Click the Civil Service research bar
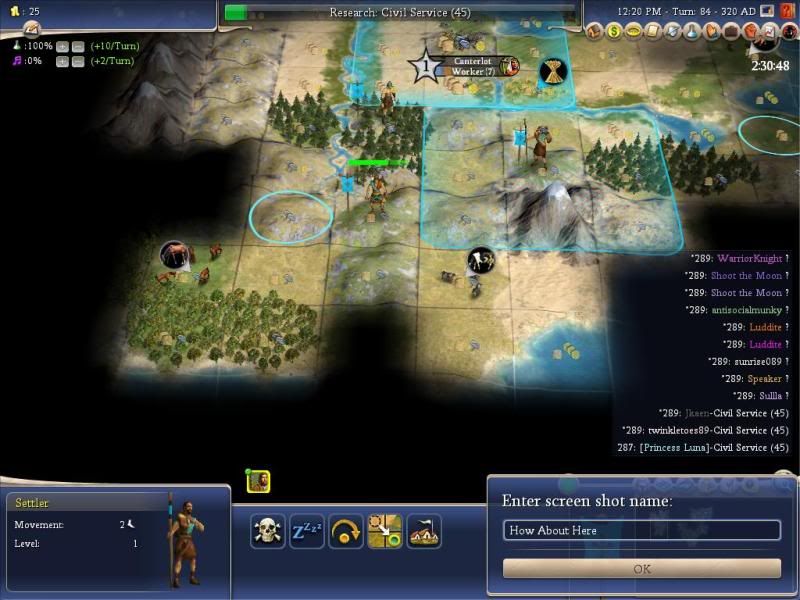This screenshot has width=800, height=600. [x=400, y=13]
